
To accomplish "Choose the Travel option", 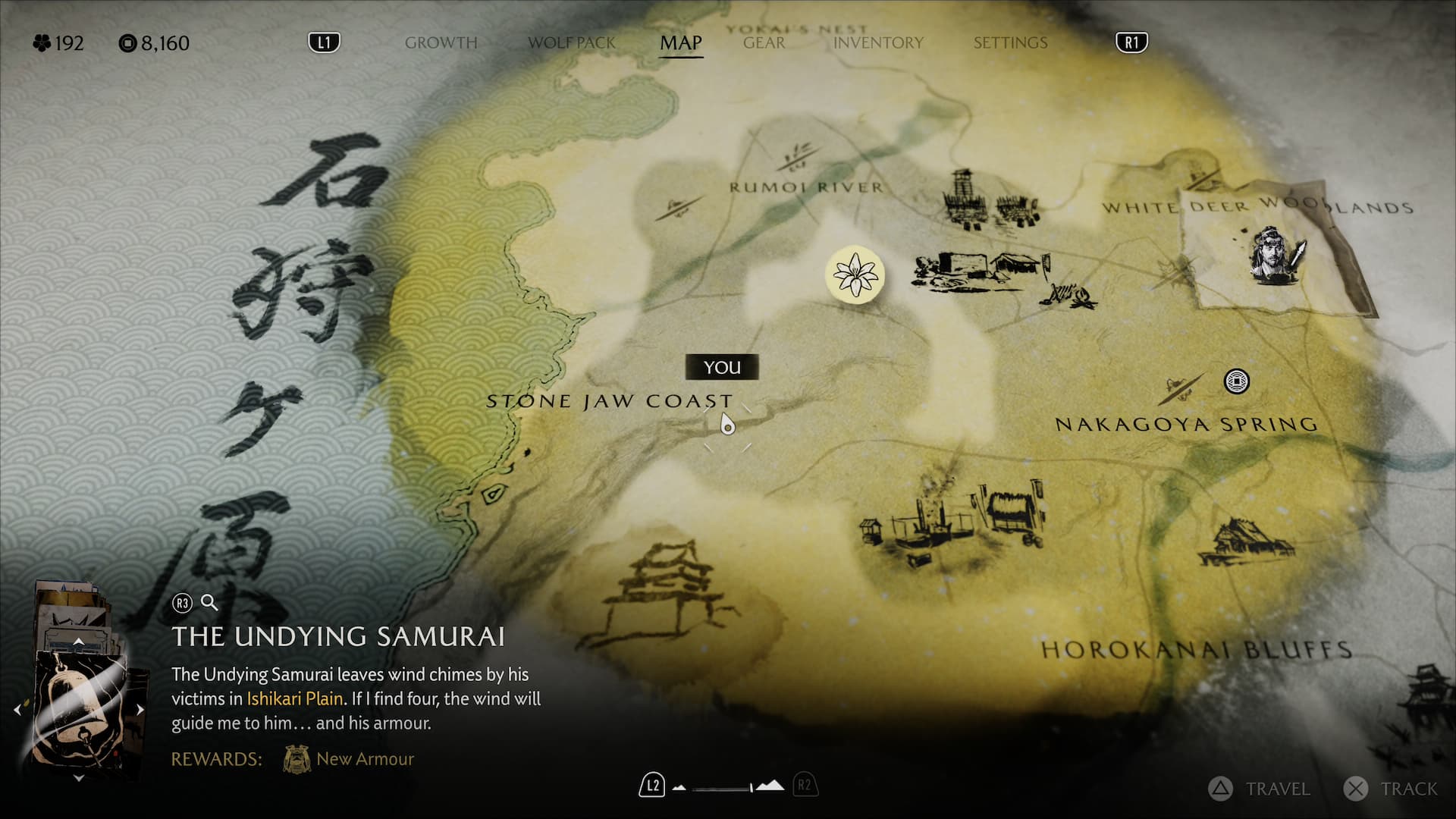I will 1260,789.
